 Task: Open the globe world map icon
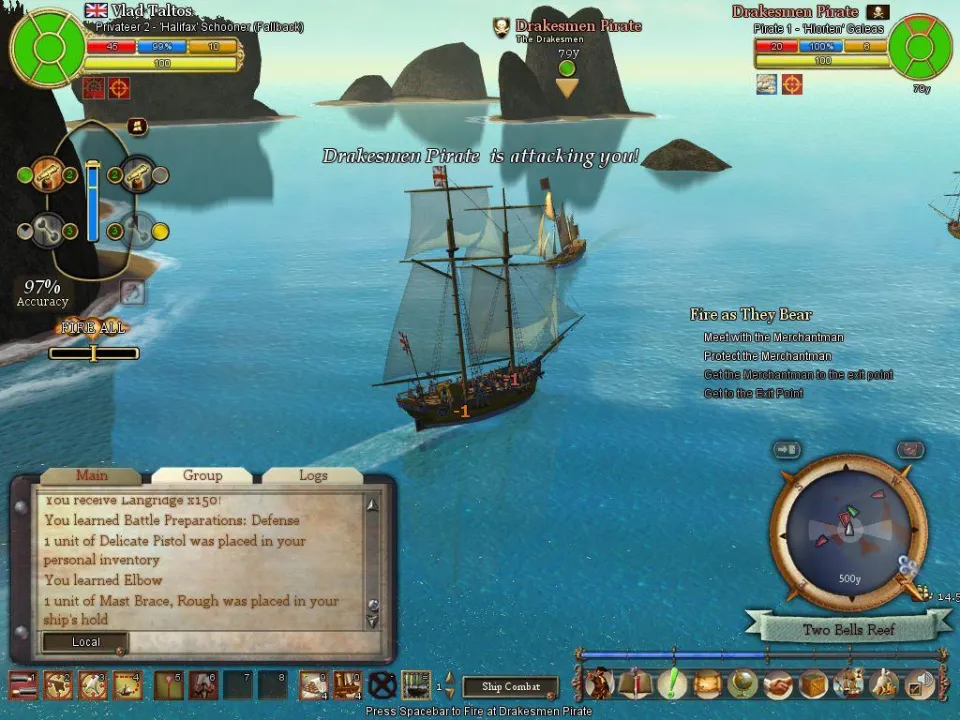click(741, 684)
